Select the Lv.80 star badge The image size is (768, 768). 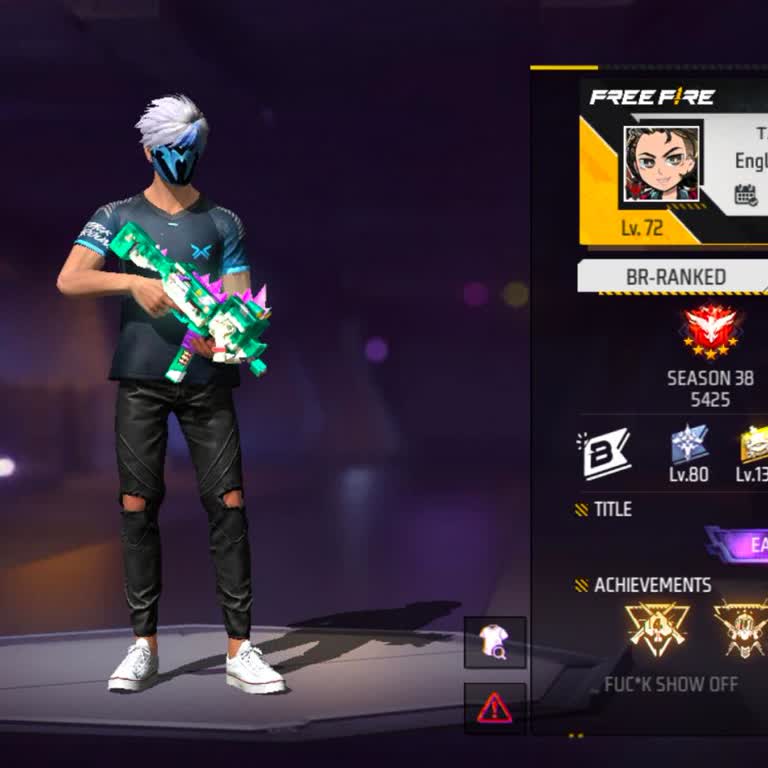point(689,445)
